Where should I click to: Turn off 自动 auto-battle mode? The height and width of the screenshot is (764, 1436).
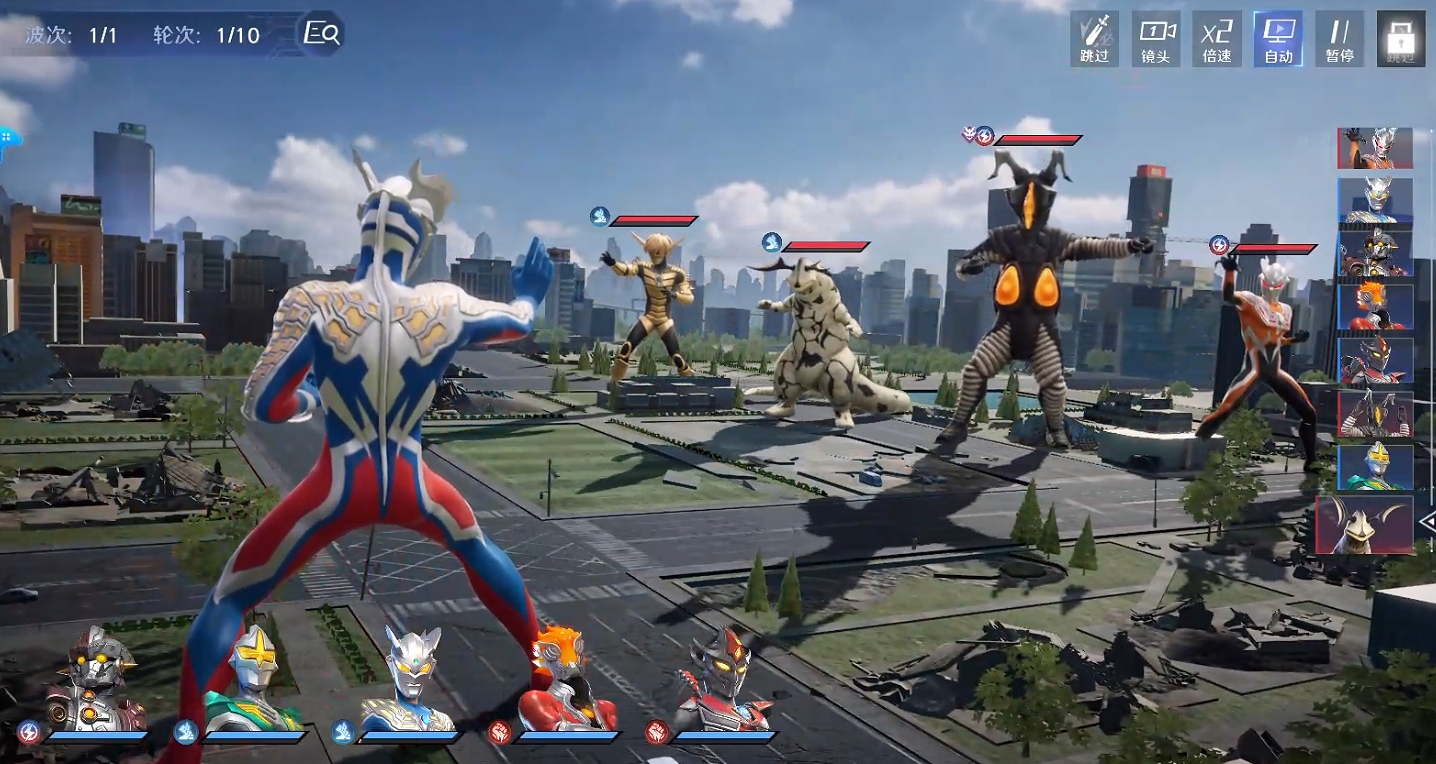(1278, 39)
